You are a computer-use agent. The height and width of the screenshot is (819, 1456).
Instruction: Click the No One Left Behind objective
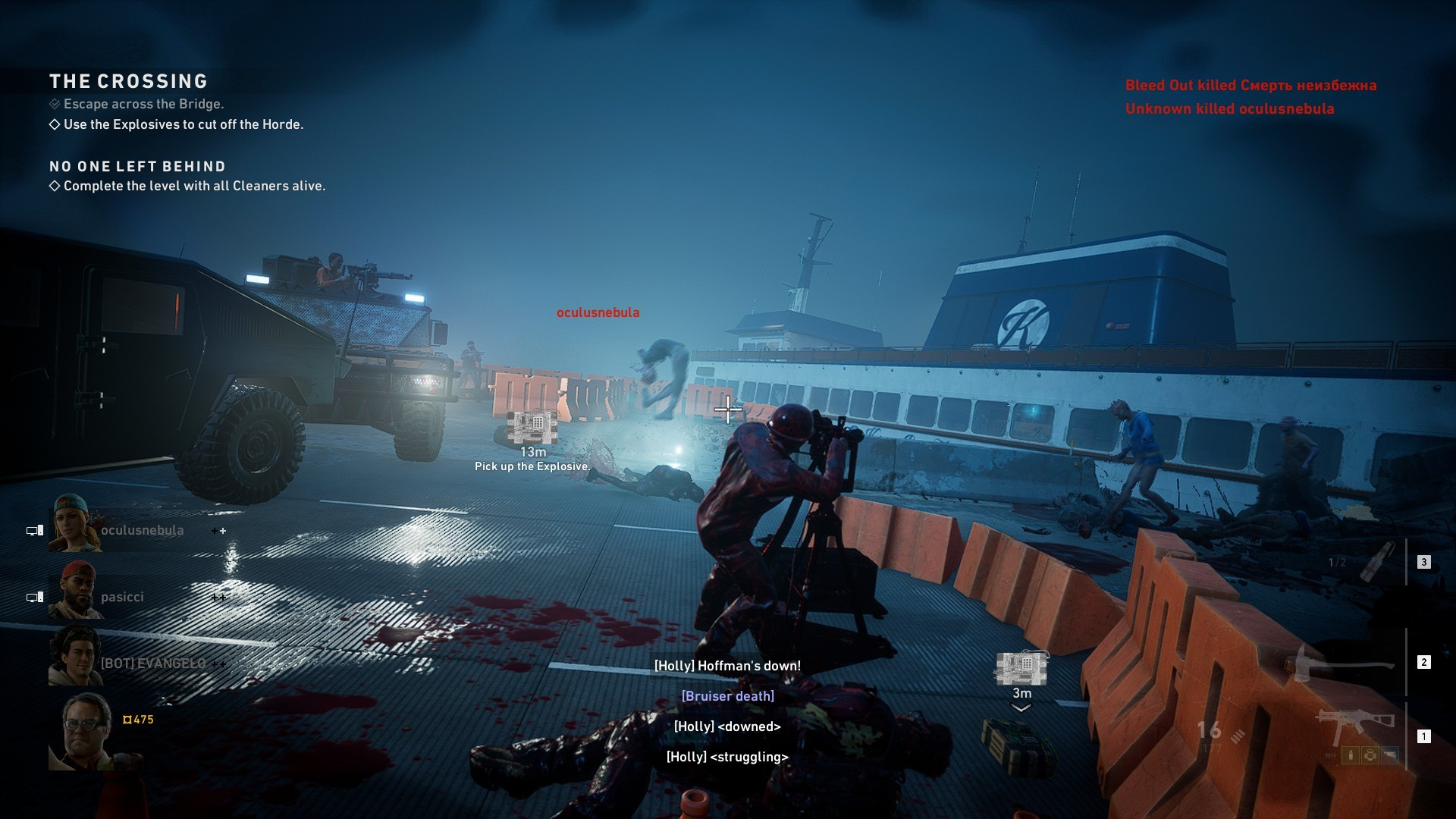point(137,166)
